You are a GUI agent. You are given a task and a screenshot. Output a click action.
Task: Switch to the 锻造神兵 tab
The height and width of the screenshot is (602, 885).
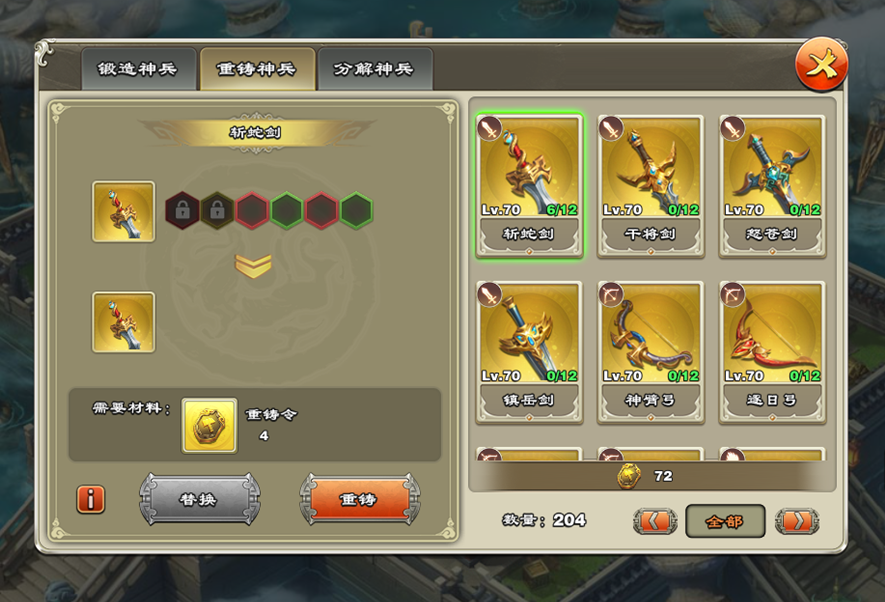[x=137, y=70]
